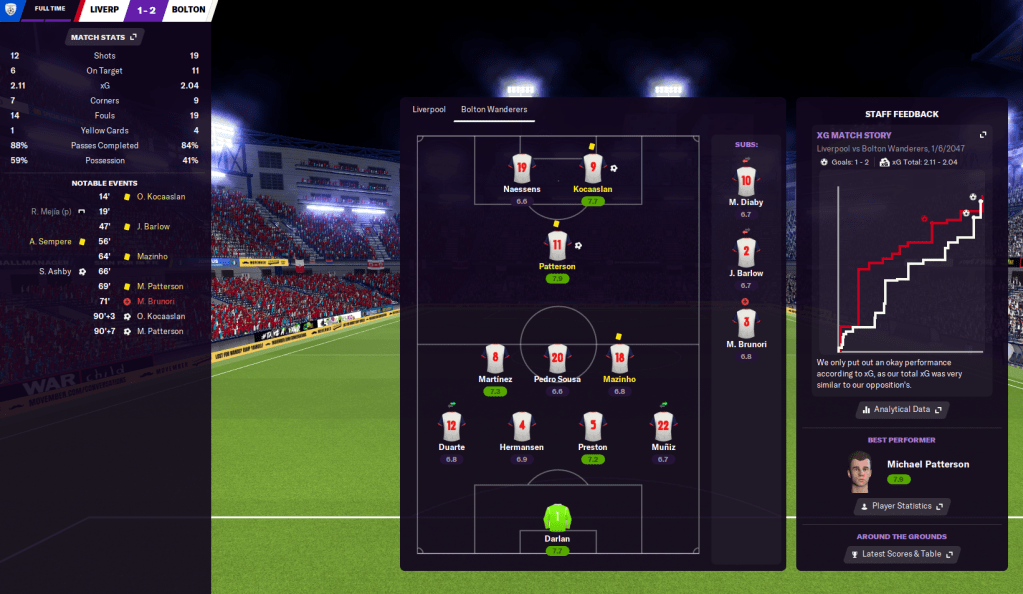1023x594 pixels.
Task: Open the Analytical Data view
Action: [902, 409]
